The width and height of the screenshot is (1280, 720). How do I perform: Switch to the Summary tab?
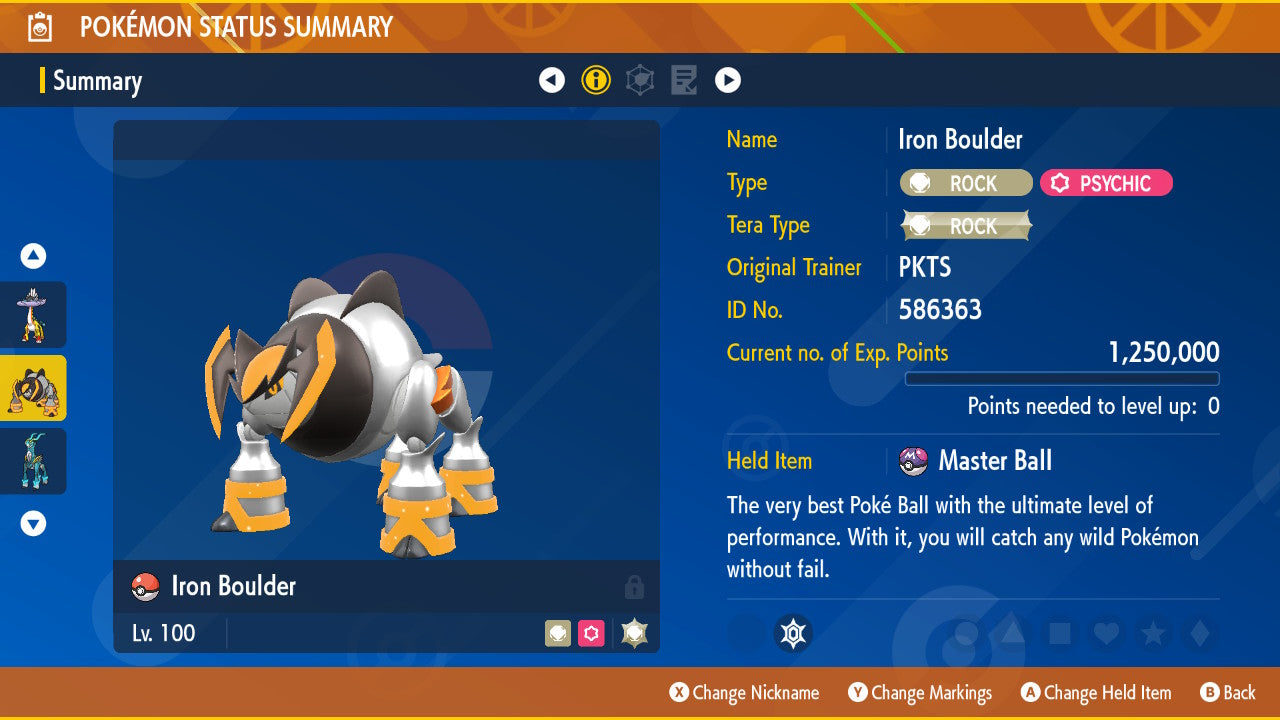pos(97,81)
